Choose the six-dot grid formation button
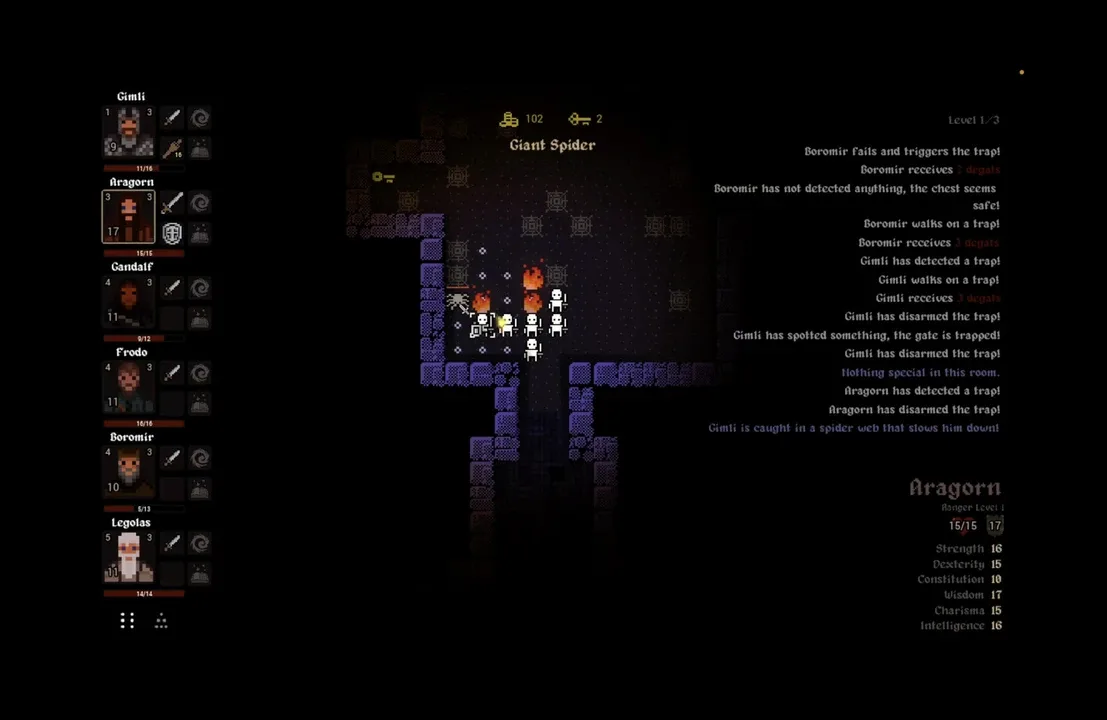 pos(127,621)
